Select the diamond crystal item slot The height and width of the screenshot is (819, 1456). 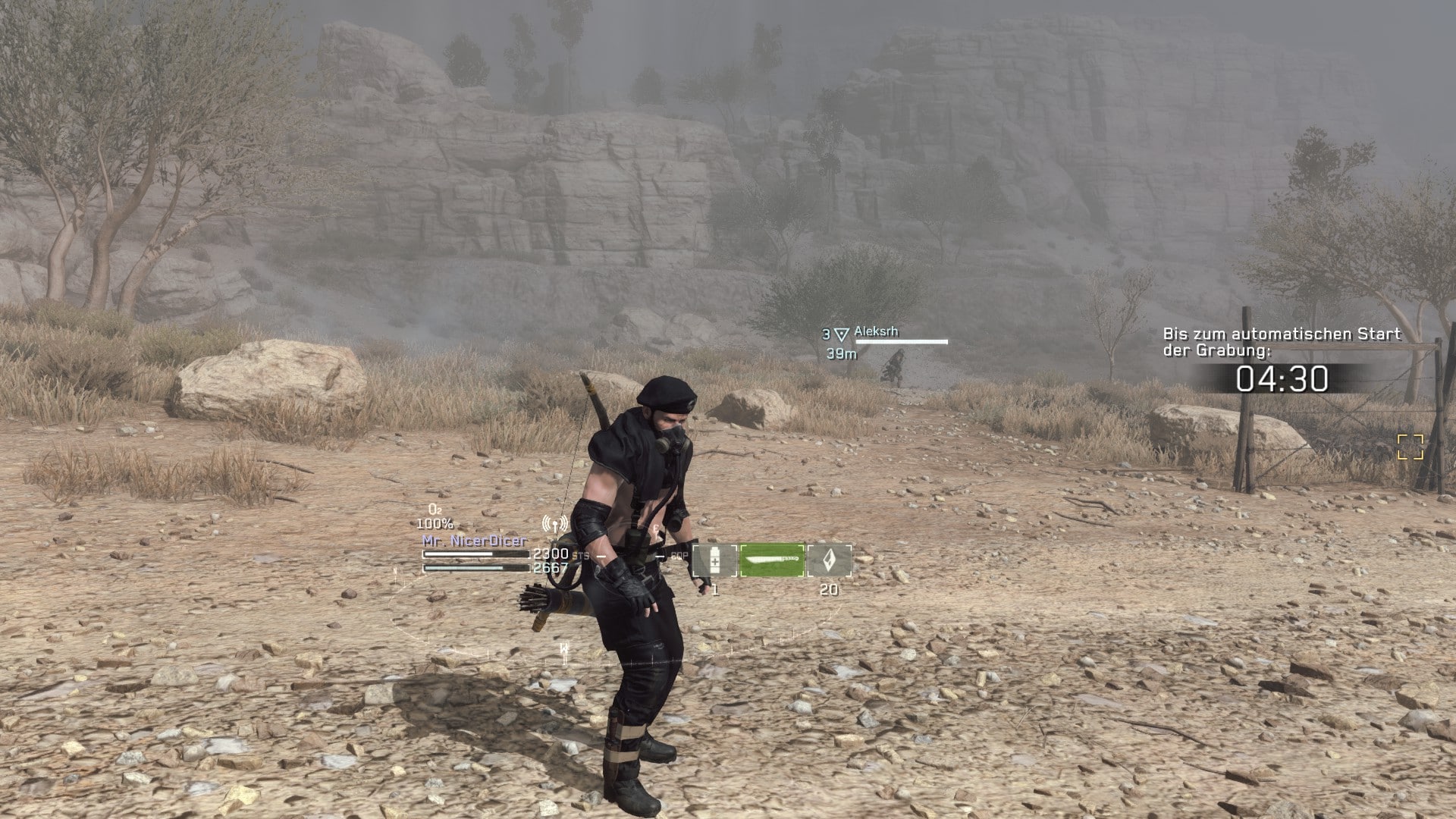[x=829, y=560]
